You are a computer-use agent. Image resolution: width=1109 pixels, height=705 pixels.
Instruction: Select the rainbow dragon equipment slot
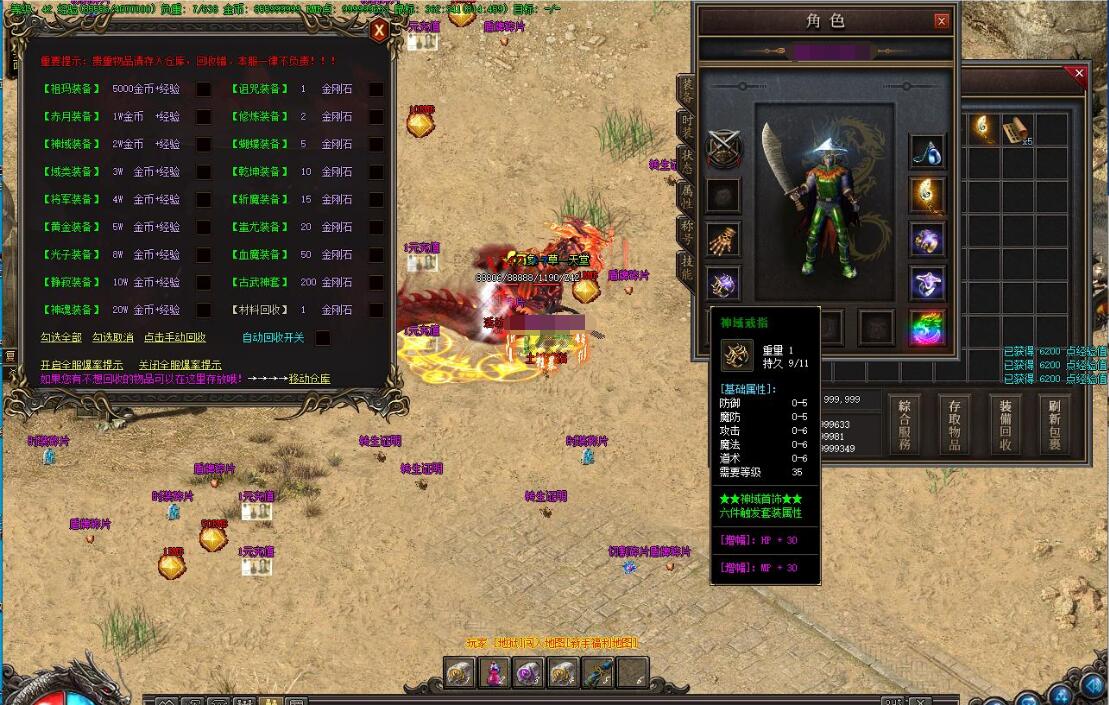(x=927, y=327)
